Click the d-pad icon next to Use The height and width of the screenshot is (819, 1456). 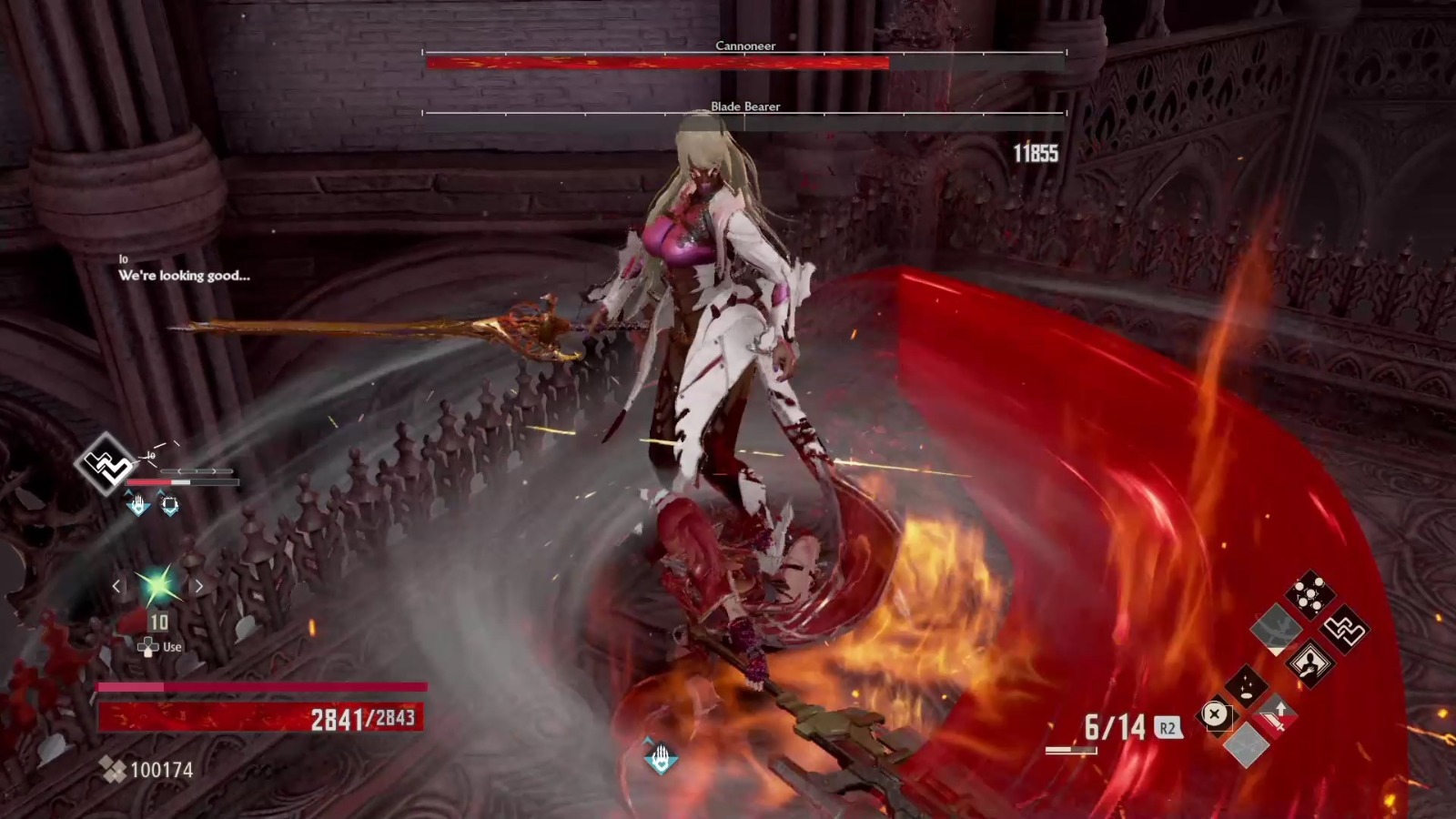(149, 647)
